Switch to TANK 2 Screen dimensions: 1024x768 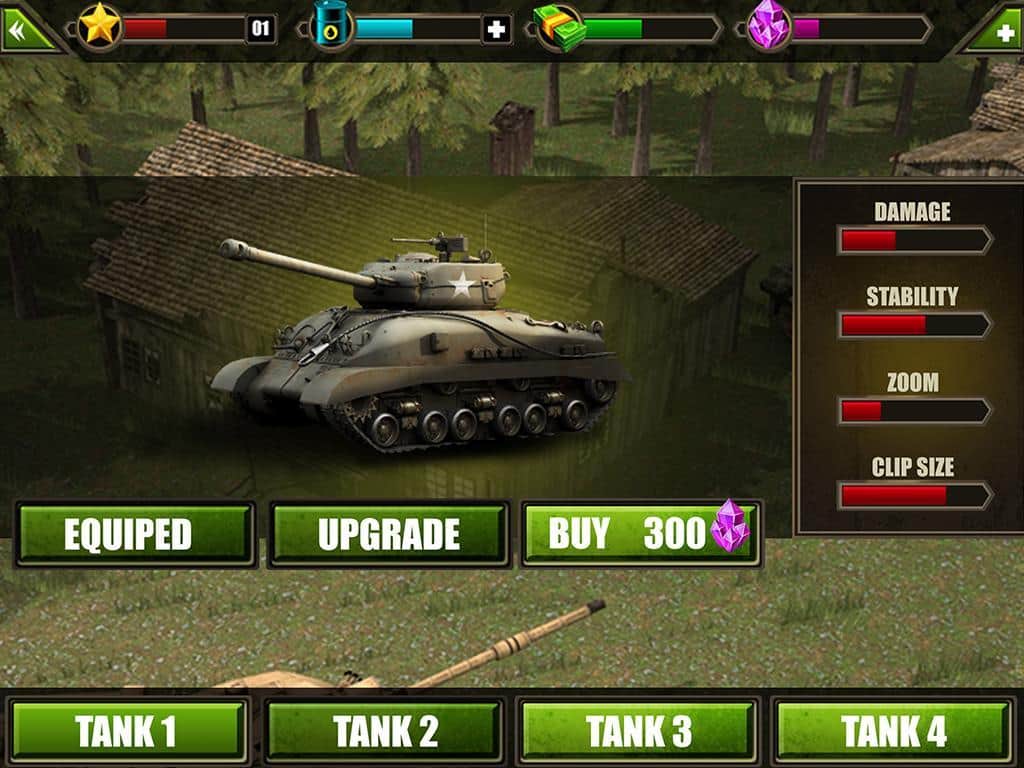(384, 731)
